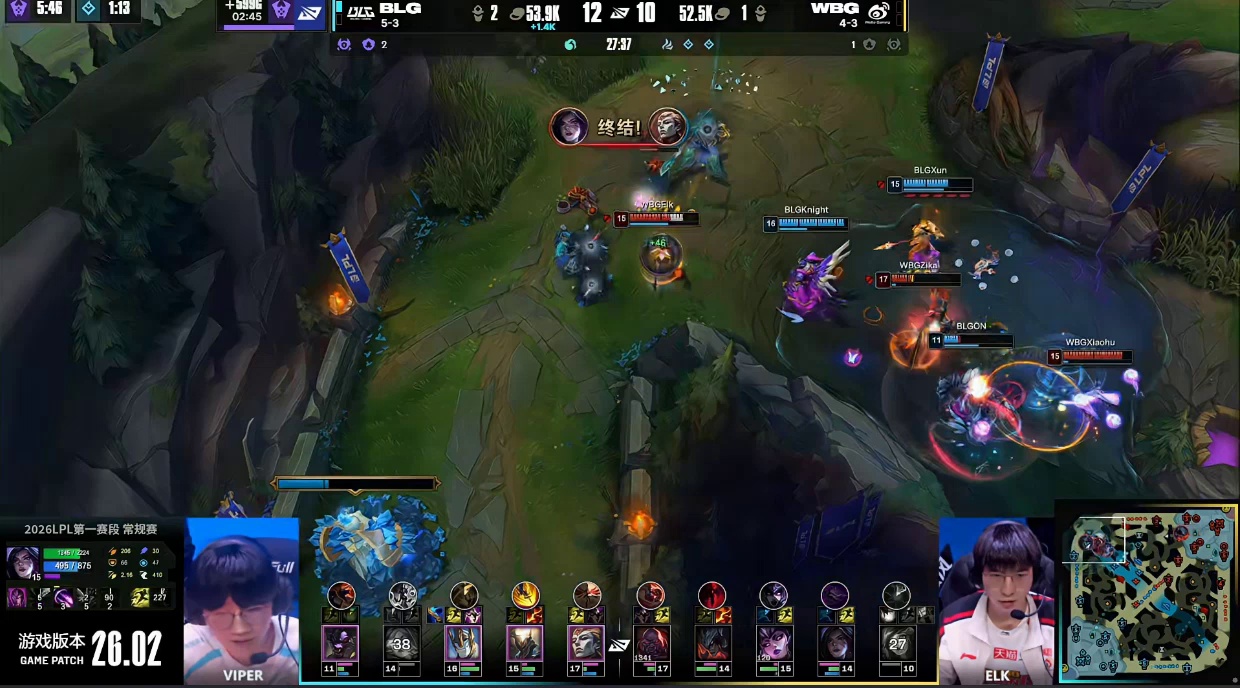Click the WBG Weibo logo on scoreboard
Viewport: 1240px width, 688px height.
click(879, 12)
